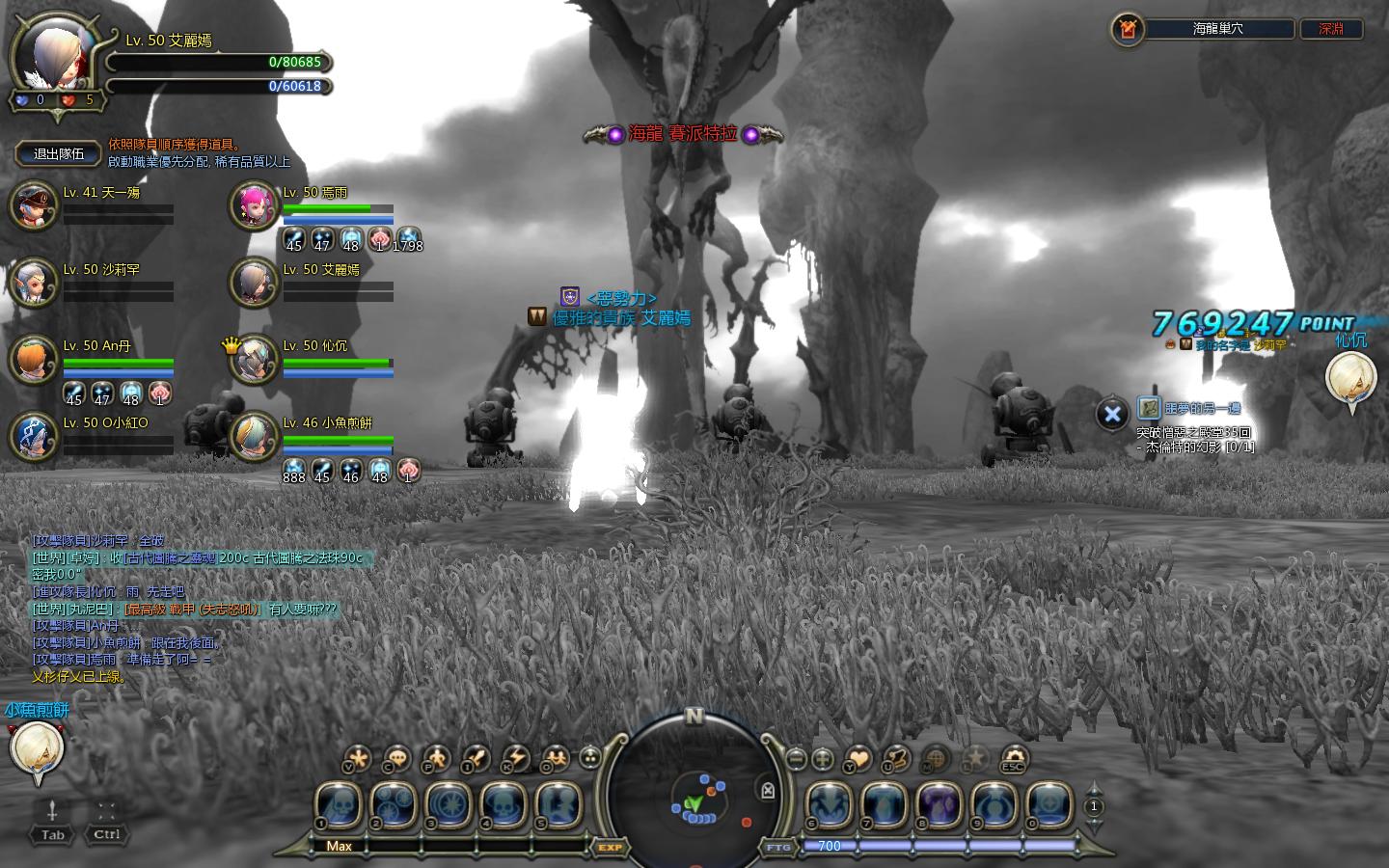The height and width of the screenshot is (868, 1389).
Task: Open the lightning bolt skill menu icon
Action: [515, 759]
